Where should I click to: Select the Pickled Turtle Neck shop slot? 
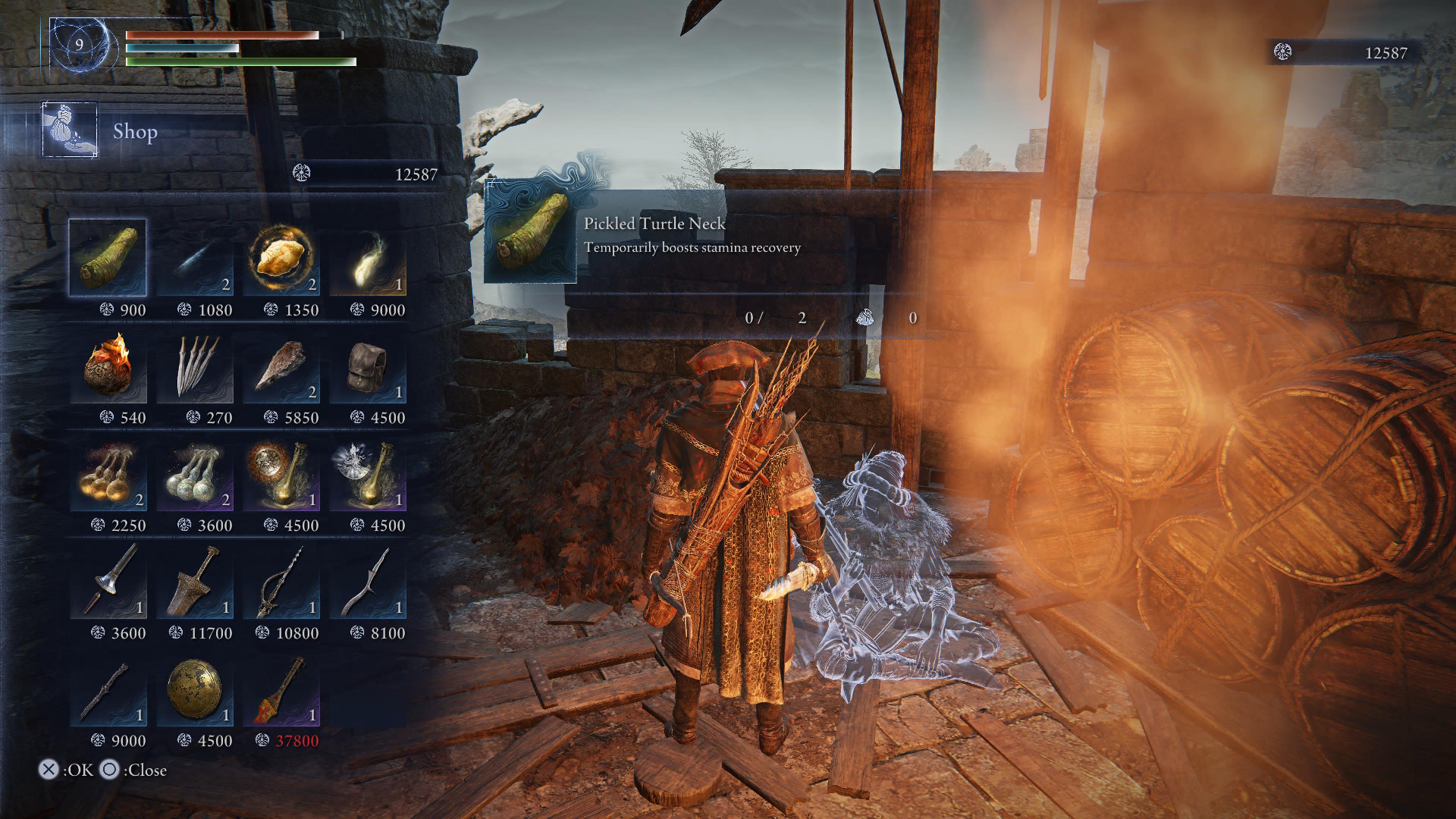coord(108,258)
